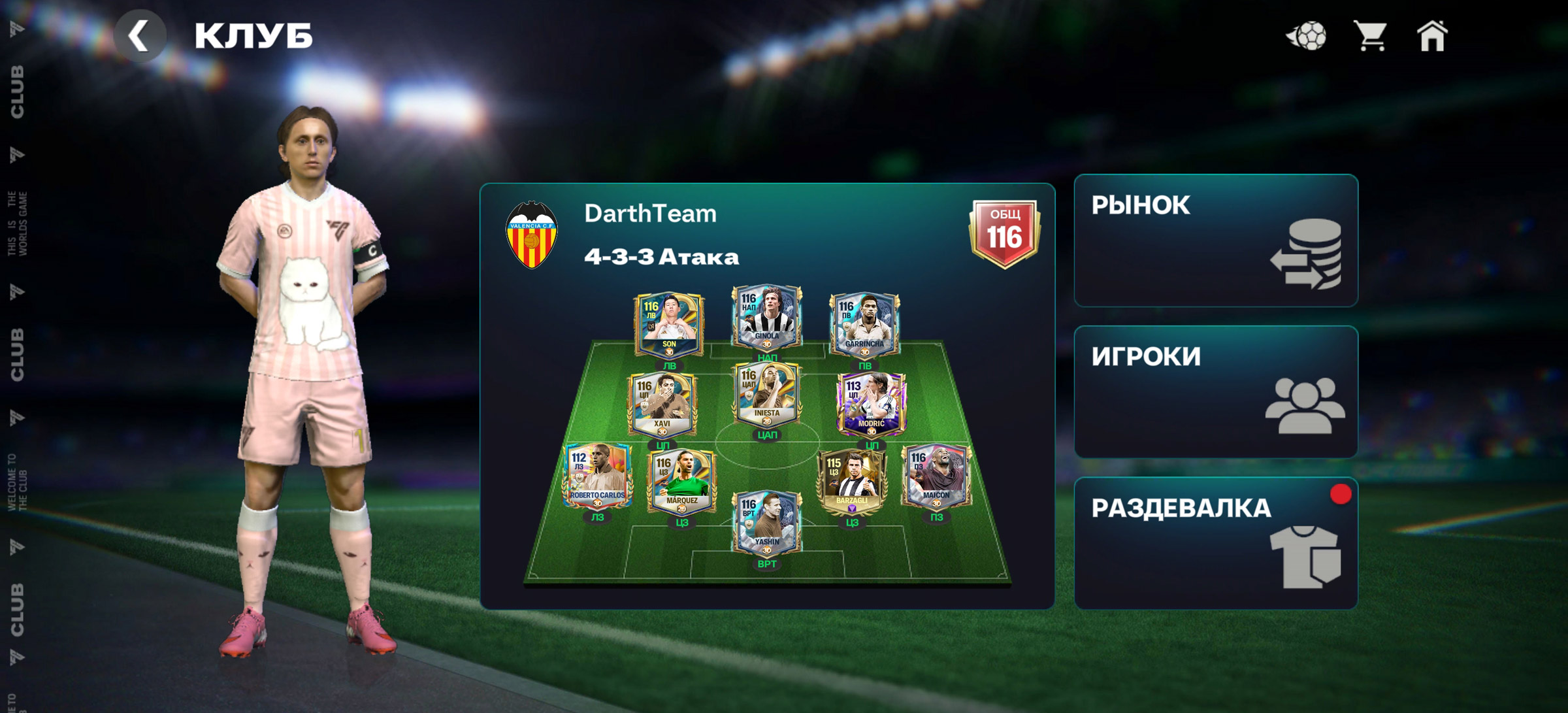Select the Iniesta player card
Image resolution: width=1568 pixels, height=713 pixels.
(766, 394)
